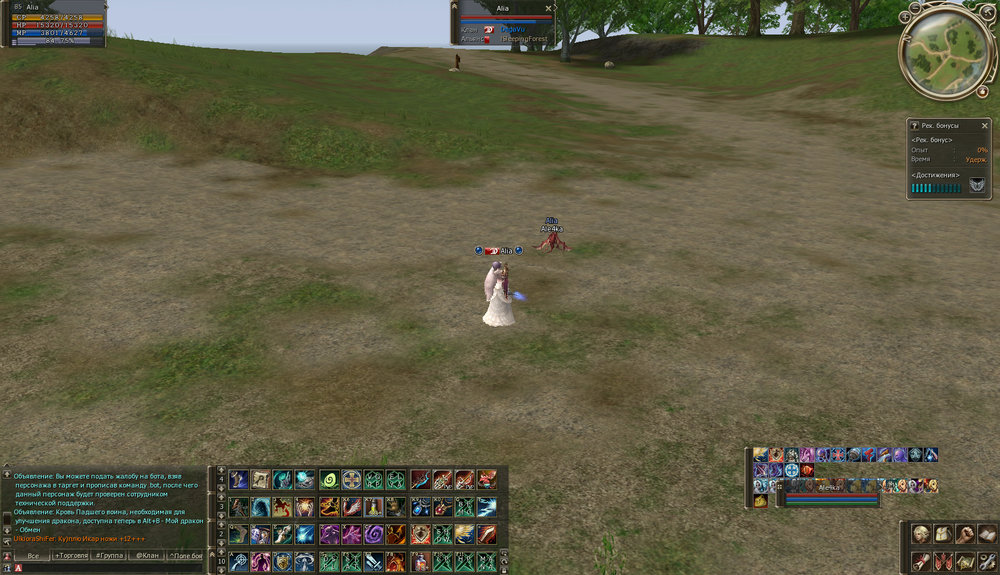Open the skills book menu button

pos(986,534)
